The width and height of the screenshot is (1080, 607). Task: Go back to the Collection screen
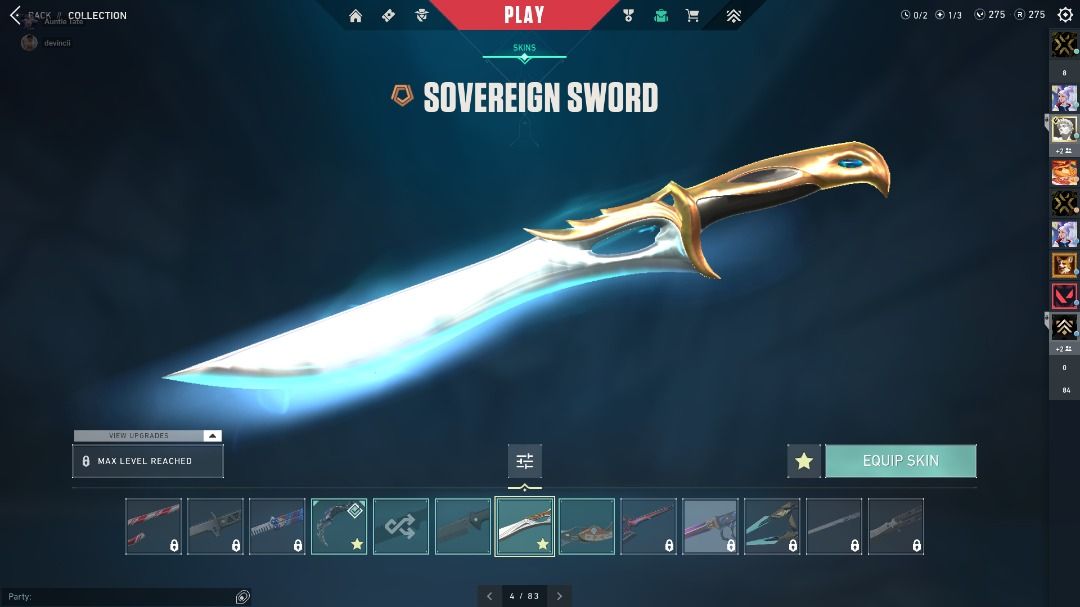tap(15, 15)
